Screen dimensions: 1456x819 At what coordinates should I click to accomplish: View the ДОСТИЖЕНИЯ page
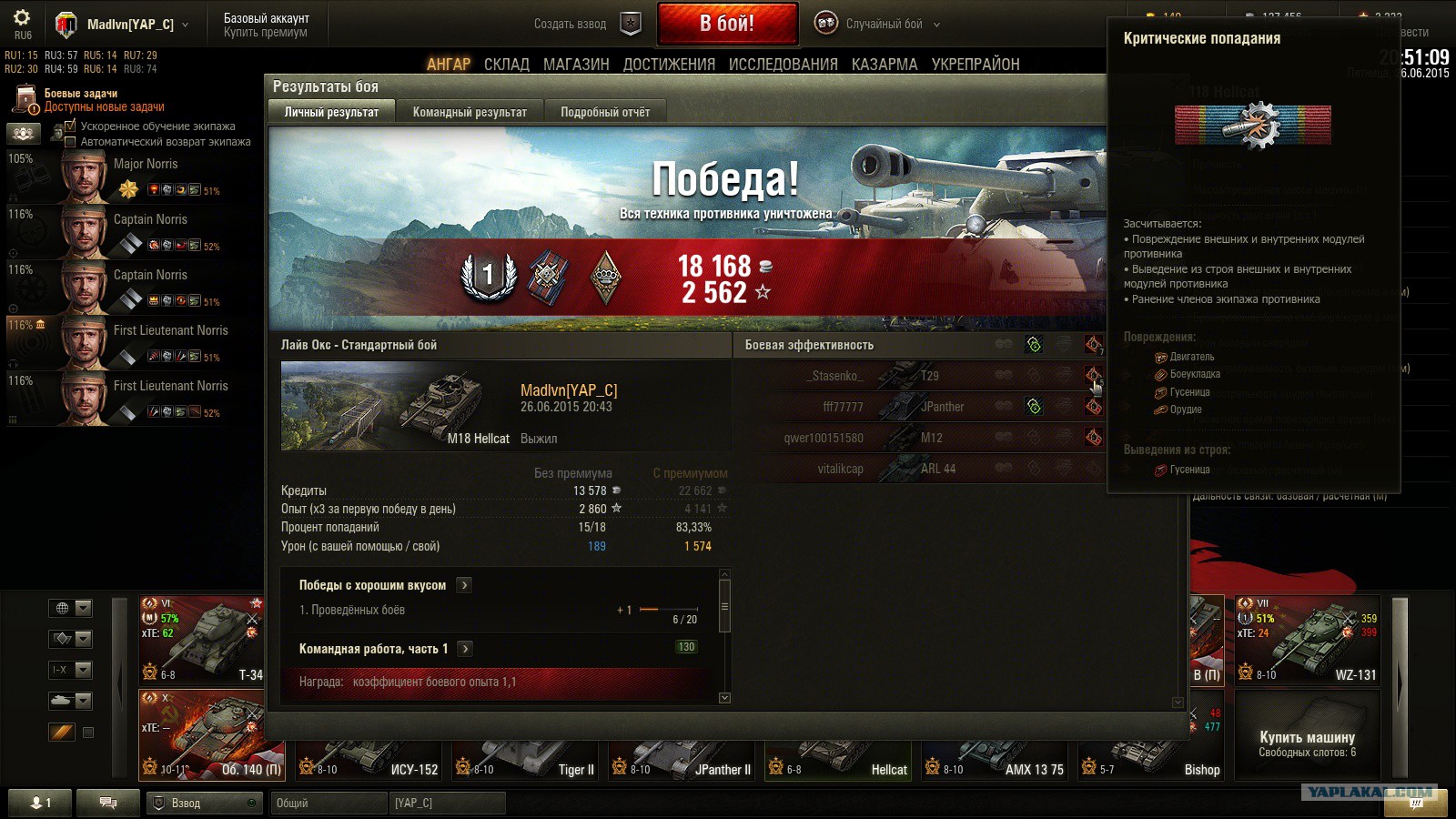pyautogui.click(x=669, y=65)
